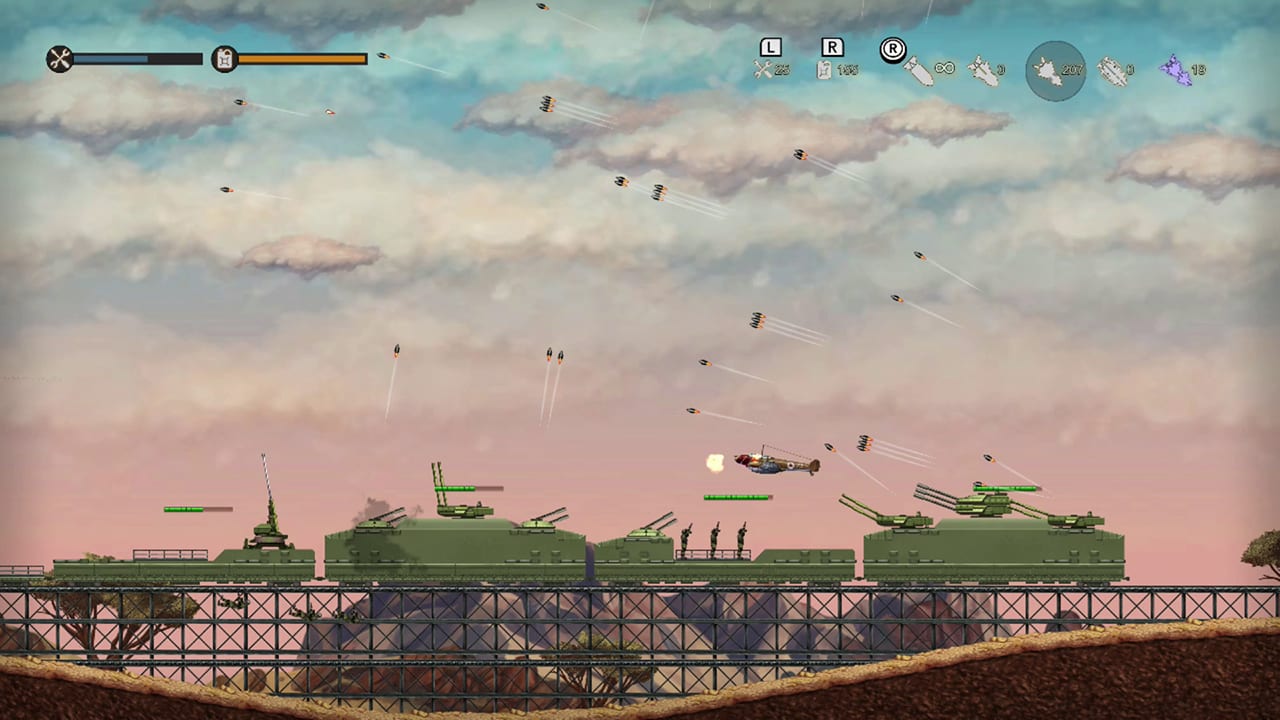Click the blue aircraft durability bar

[x=130, y=60]
